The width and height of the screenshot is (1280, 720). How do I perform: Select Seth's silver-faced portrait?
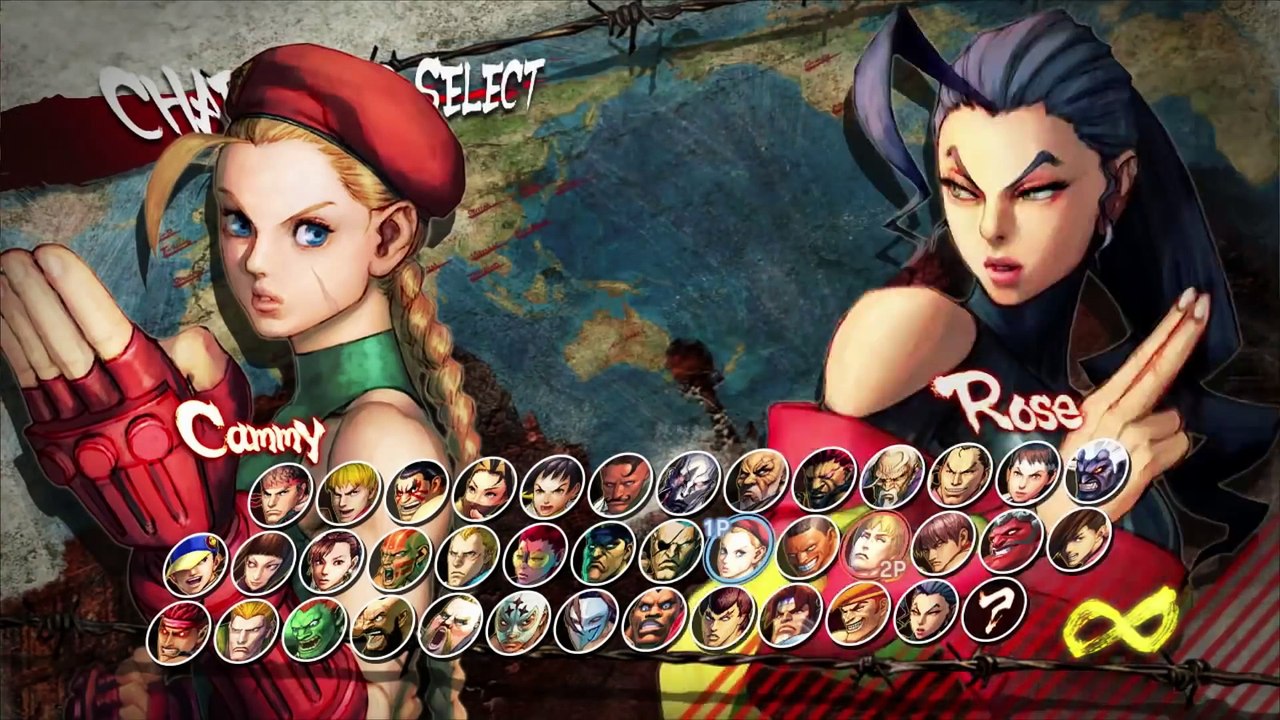point(688,482)
